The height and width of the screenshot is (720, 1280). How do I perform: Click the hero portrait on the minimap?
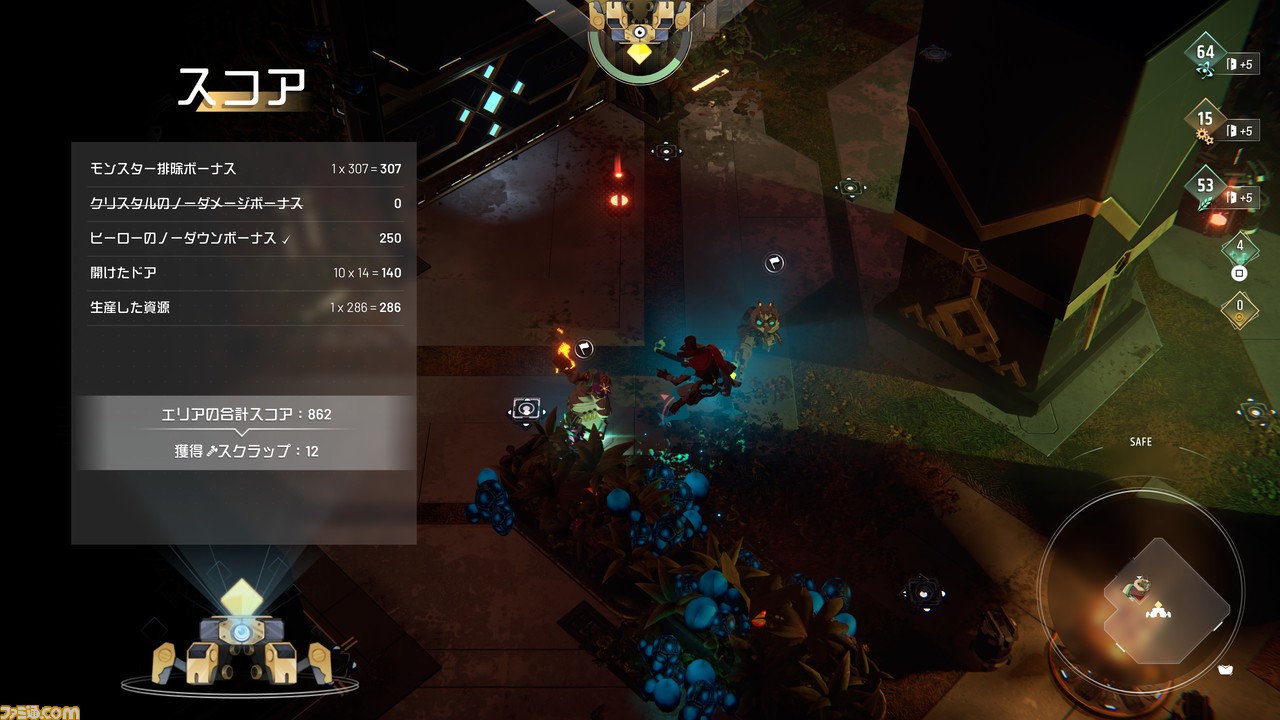[x=1137, y=586]
